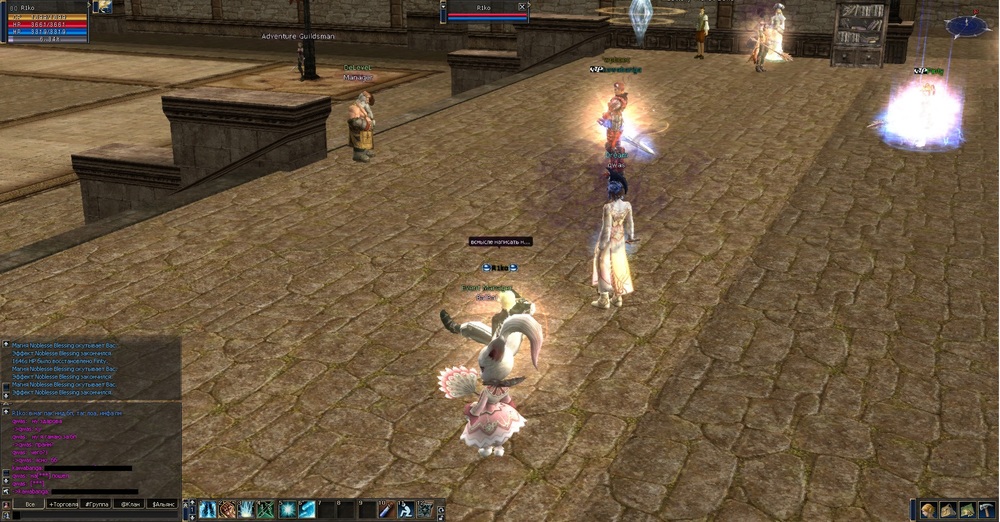
Task: Activate the green crossed-arrows skill
Action: (266, 510)
